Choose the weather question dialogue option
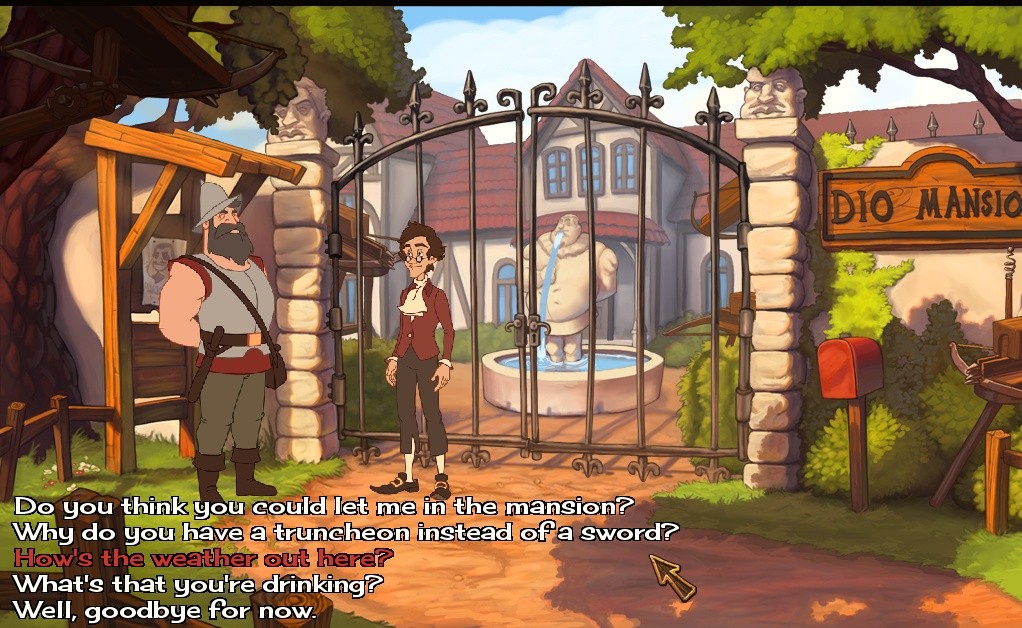Image resolution: width=1022 pixels, height=628 pixels. click(x=203, y=557)
